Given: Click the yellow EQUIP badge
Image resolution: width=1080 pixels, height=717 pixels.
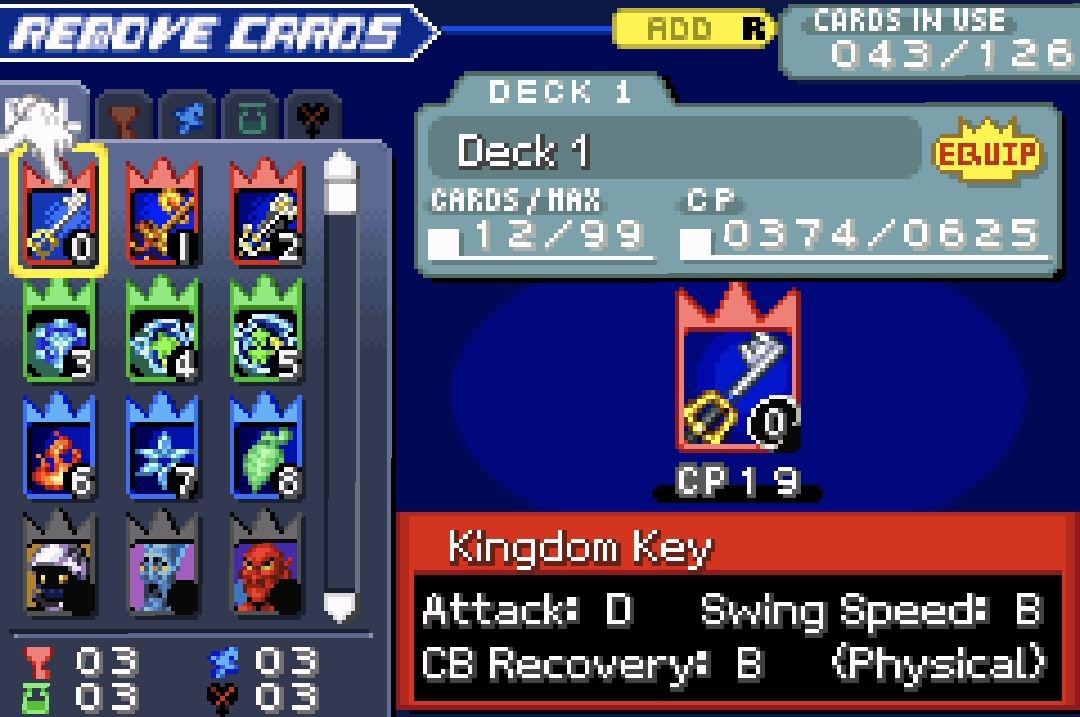Looking at the screenshot, I should [987, 153].
